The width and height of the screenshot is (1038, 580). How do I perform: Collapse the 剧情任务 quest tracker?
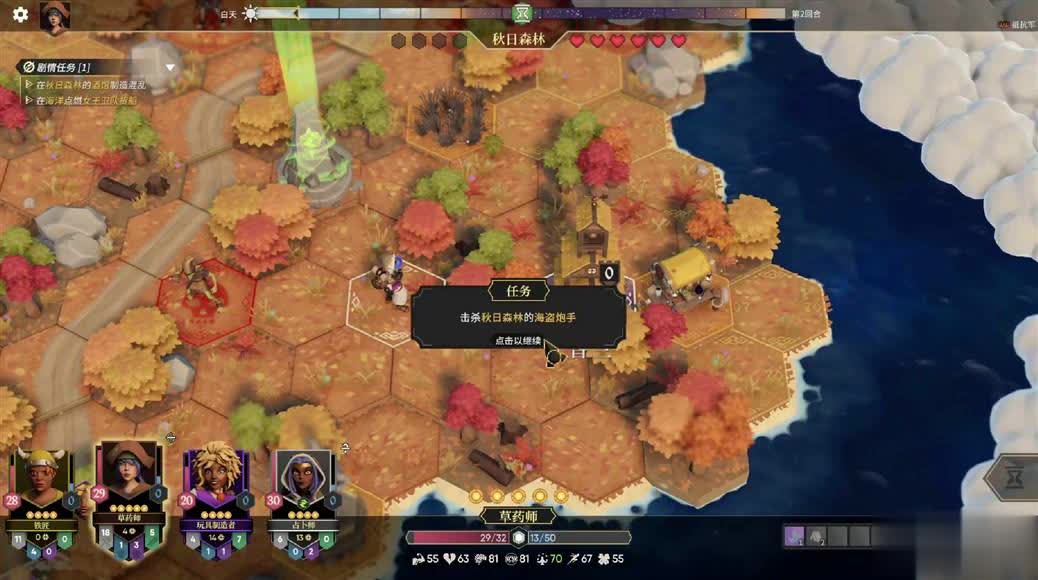[x=170, y=68]
